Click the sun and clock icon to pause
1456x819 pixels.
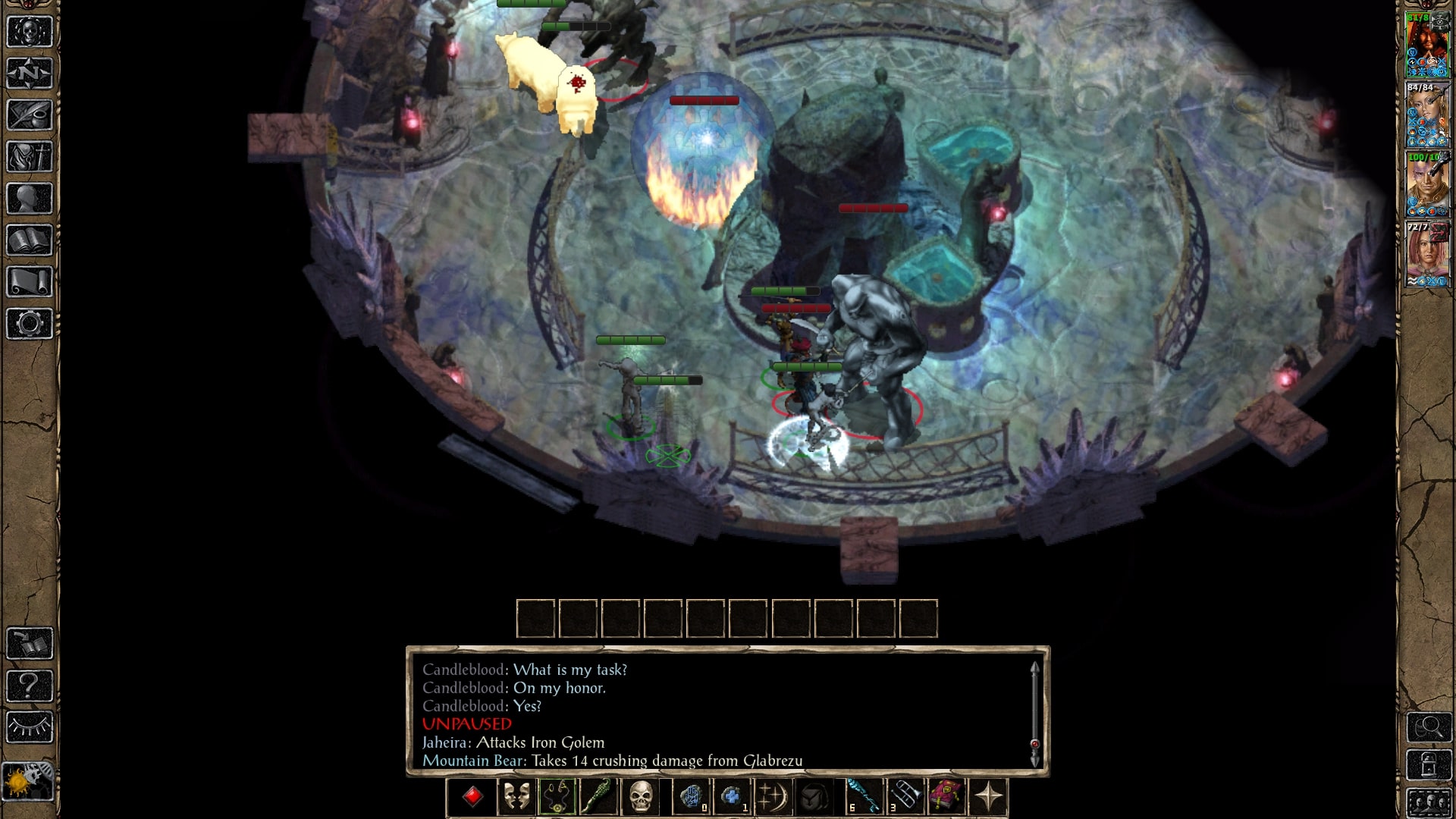tap(28, 781)
